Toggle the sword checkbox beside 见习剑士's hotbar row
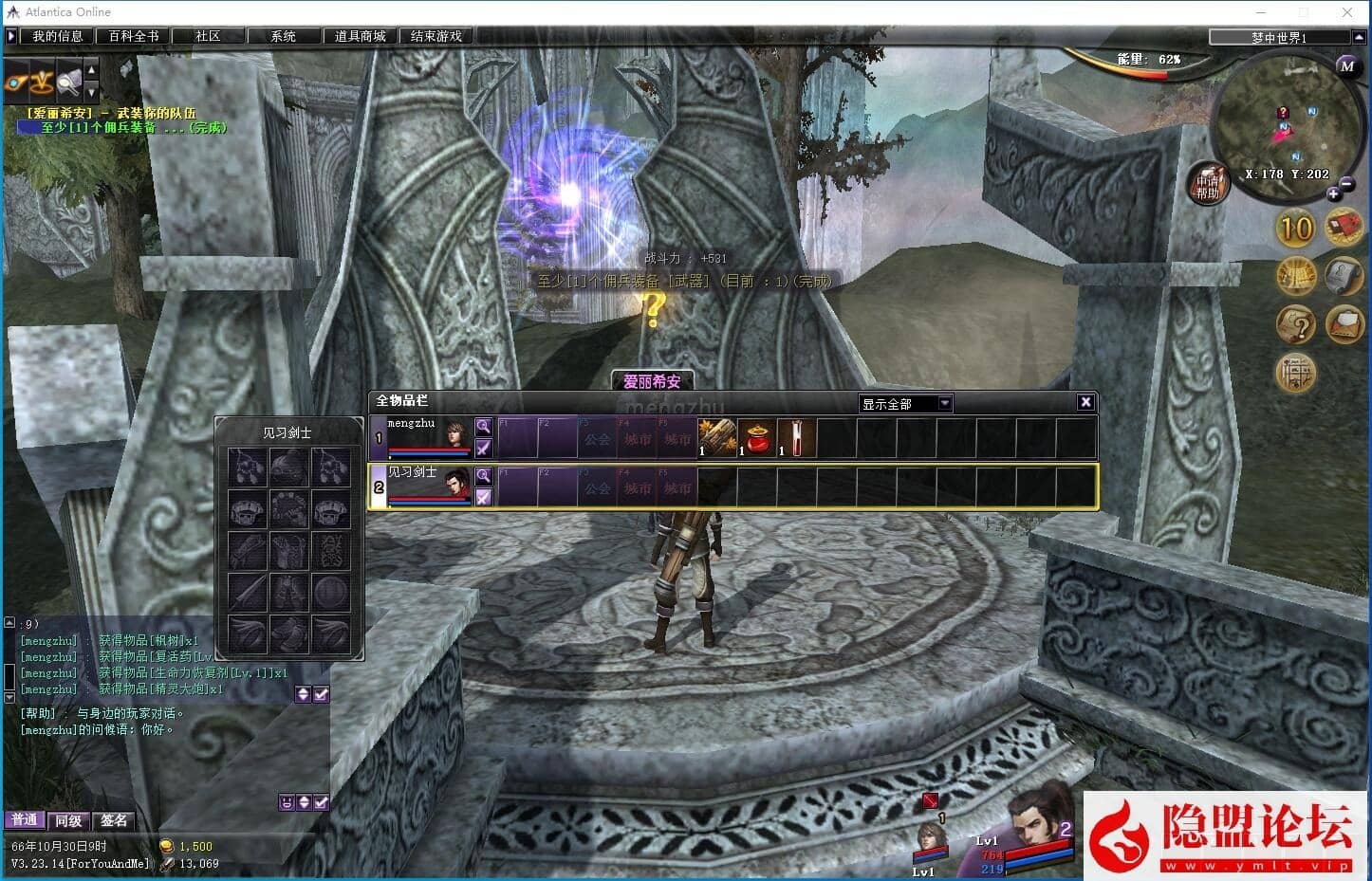 (484, 498)
